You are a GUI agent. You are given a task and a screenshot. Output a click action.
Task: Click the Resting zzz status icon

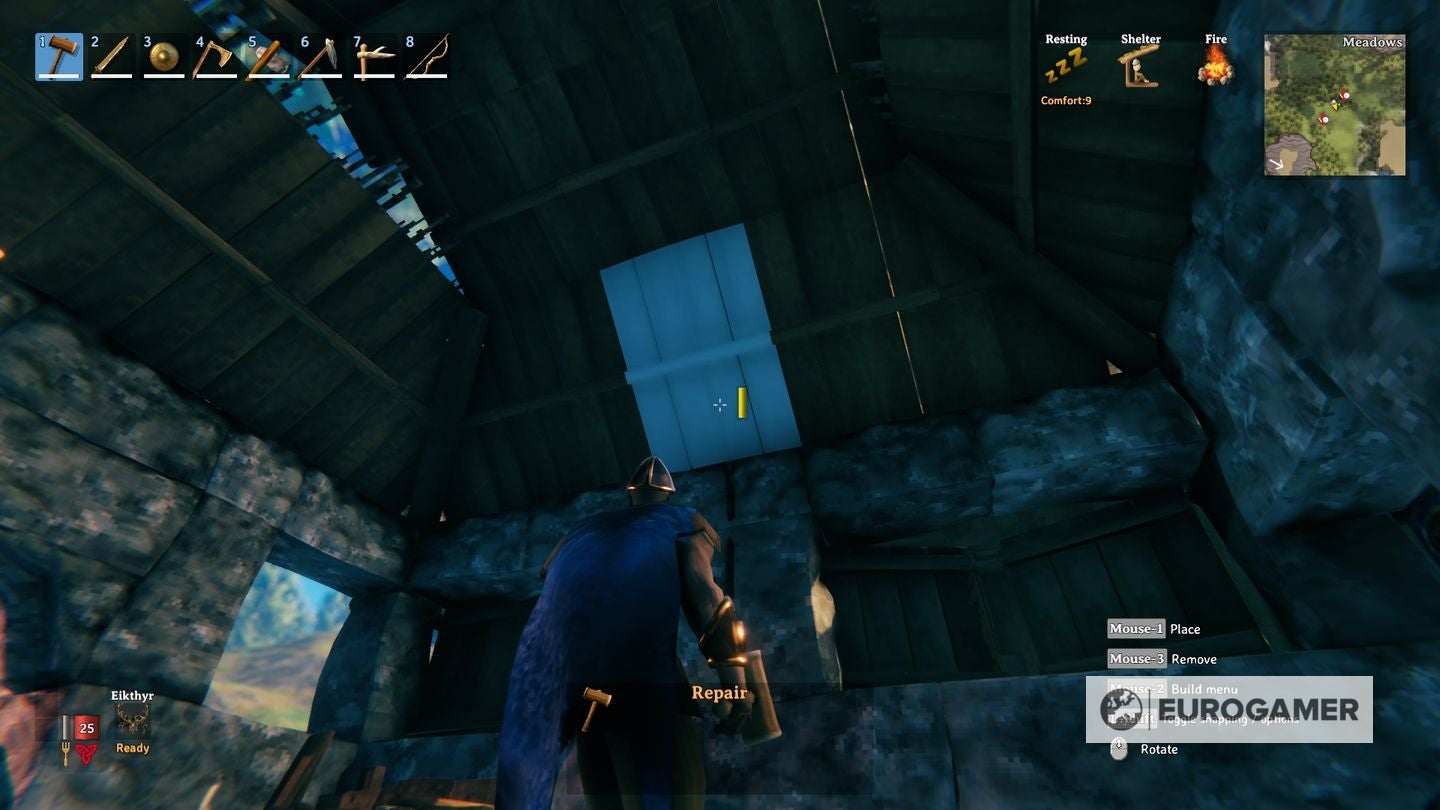[1066, 65]
